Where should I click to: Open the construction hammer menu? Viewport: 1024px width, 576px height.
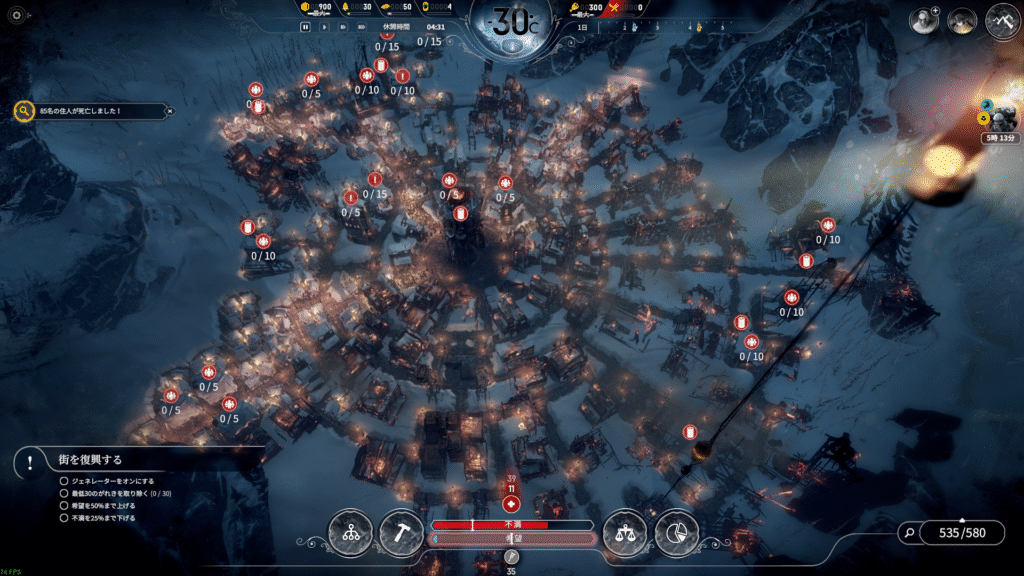[400, 533]
